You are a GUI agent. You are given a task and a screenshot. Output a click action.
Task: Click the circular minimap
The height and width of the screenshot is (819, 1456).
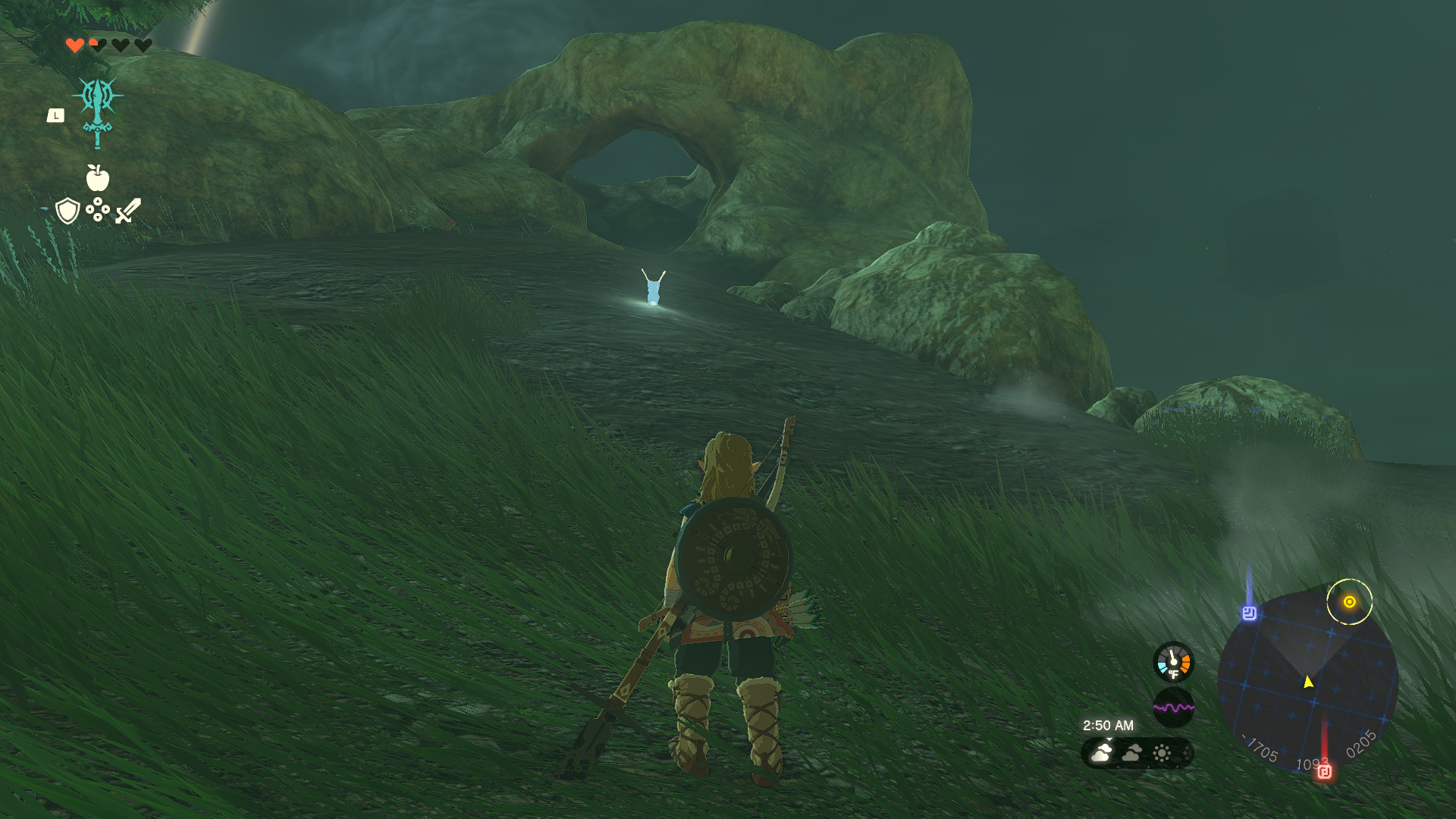(1307, 680)
